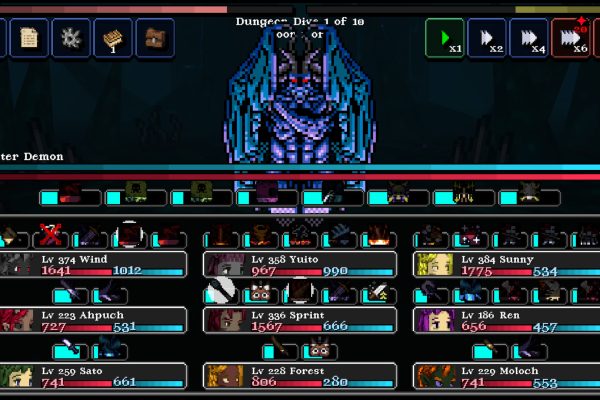Click the book stack icon
Screen dimensions: 600x400
click(x=112, y=39)
